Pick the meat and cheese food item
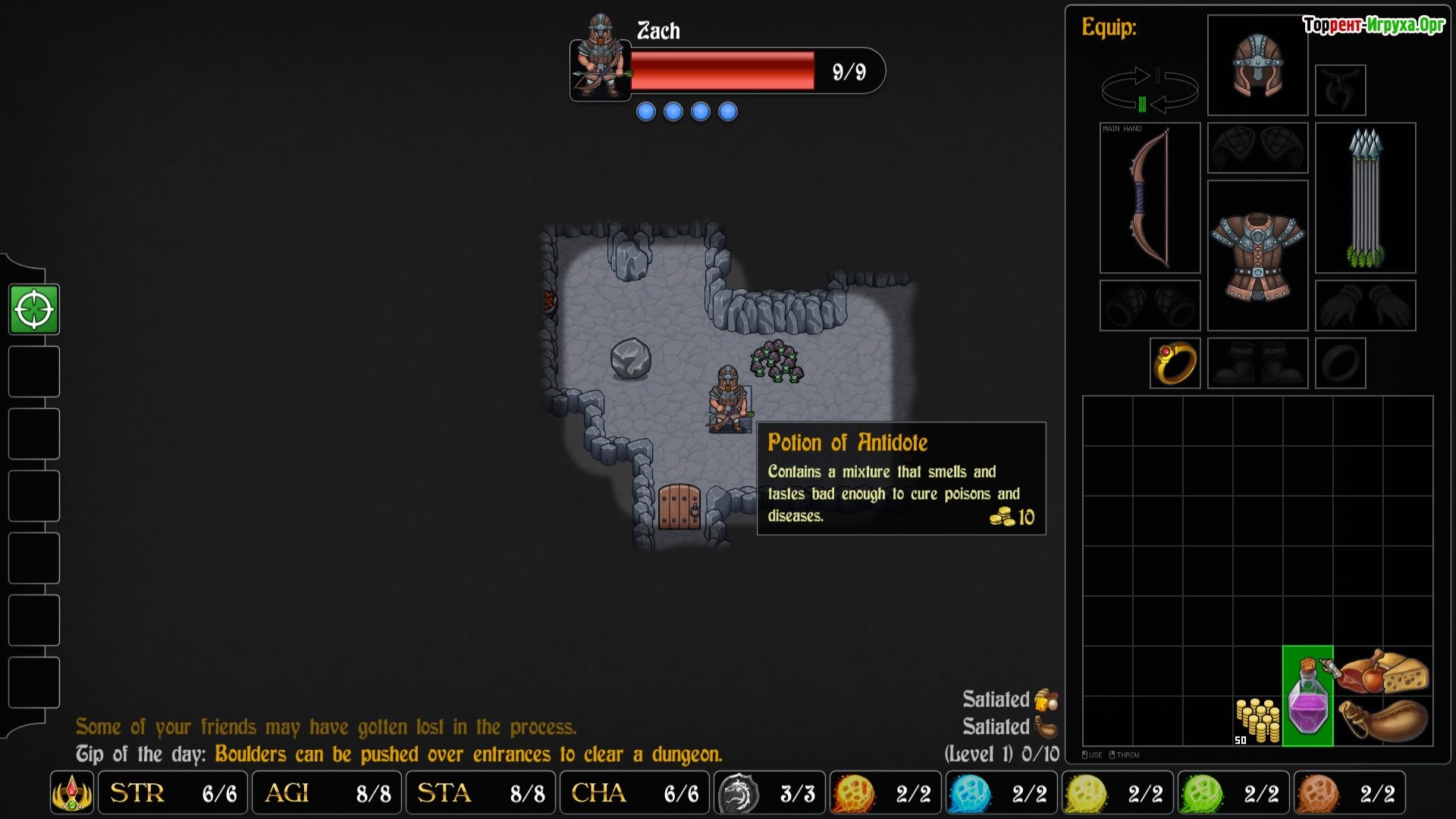Viewport: 1456px width, 819px height. coord(1382,671)
